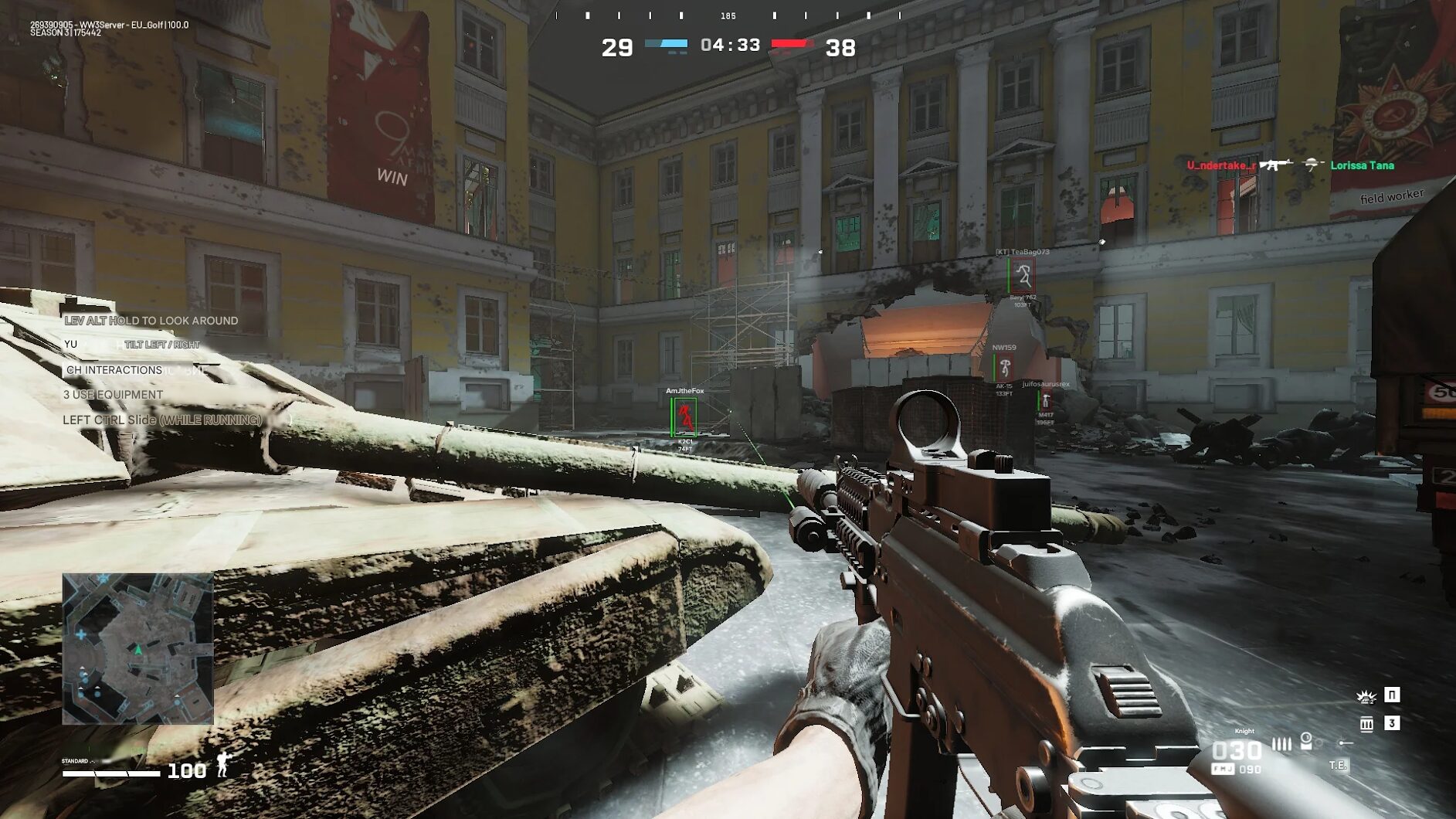Click the weapon flashlight attachment icon
Screen dimensions: 1456x819
point(1306,741)
